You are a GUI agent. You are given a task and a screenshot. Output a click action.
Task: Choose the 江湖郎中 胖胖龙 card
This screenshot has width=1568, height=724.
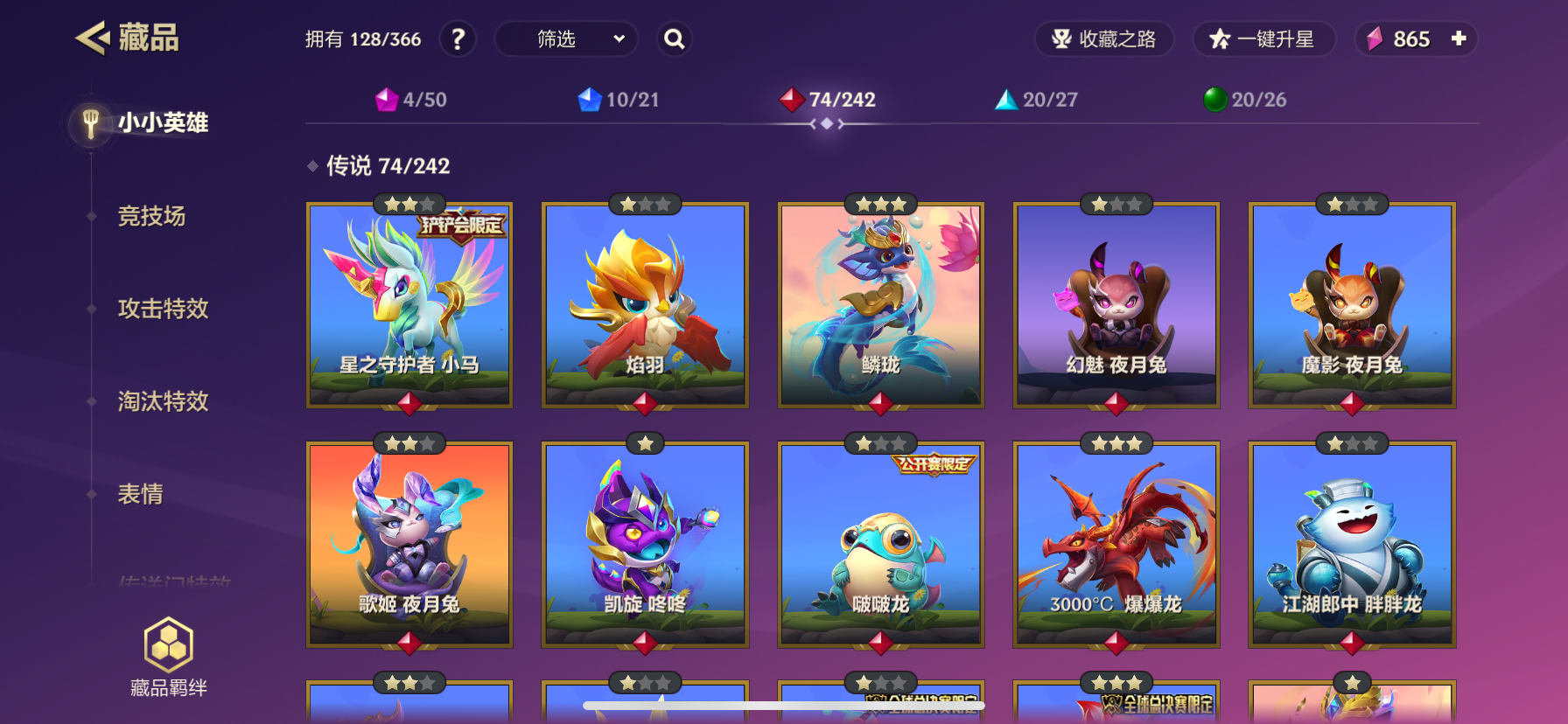click(1352, 544)
